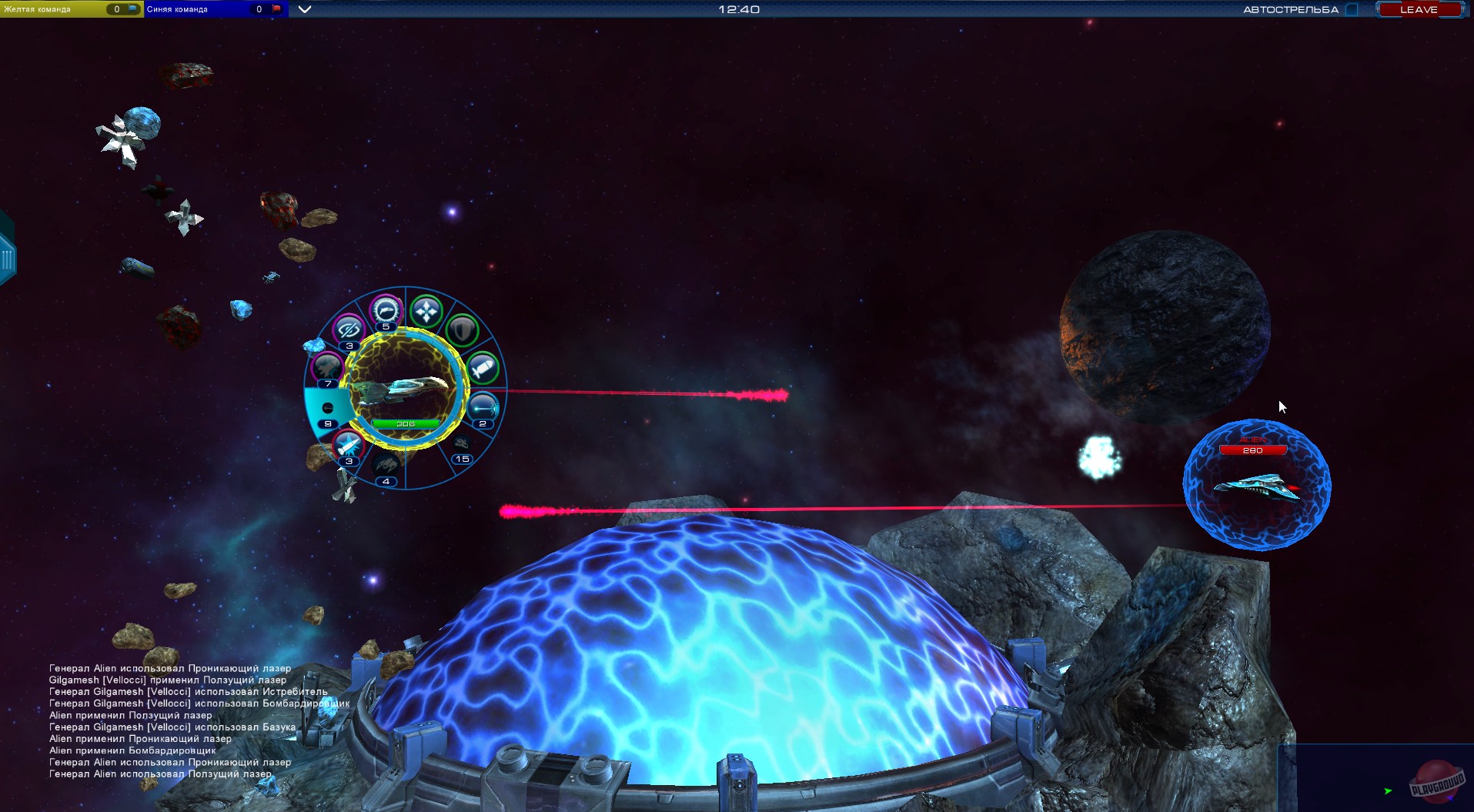1474x812 pixels.
Task: Enable the АВТОСТРЕЛЬБА checkbox
Action: pyautogui.click(x=1351, y=9)
